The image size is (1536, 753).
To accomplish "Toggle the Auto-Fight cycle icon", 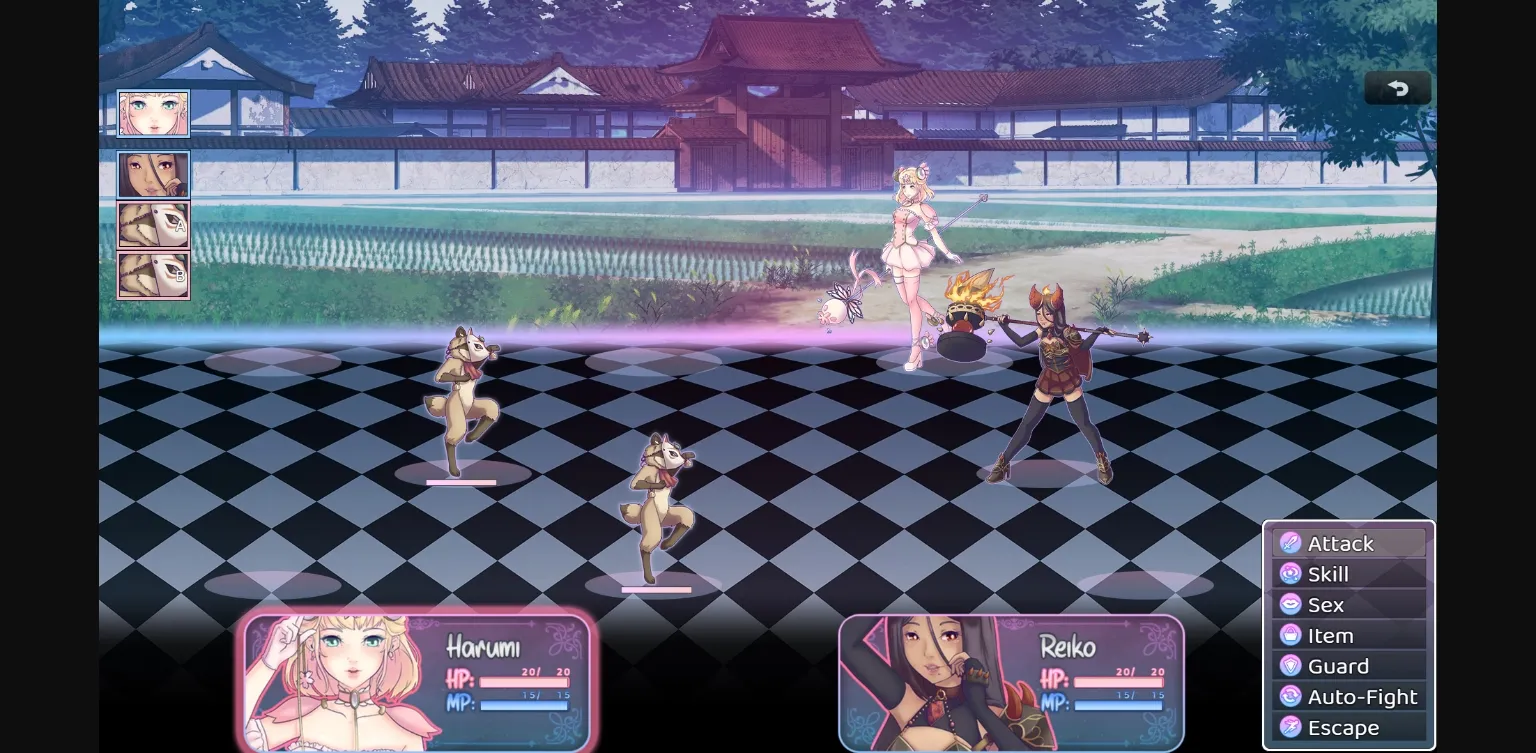I will click(x=1290, y=697).
